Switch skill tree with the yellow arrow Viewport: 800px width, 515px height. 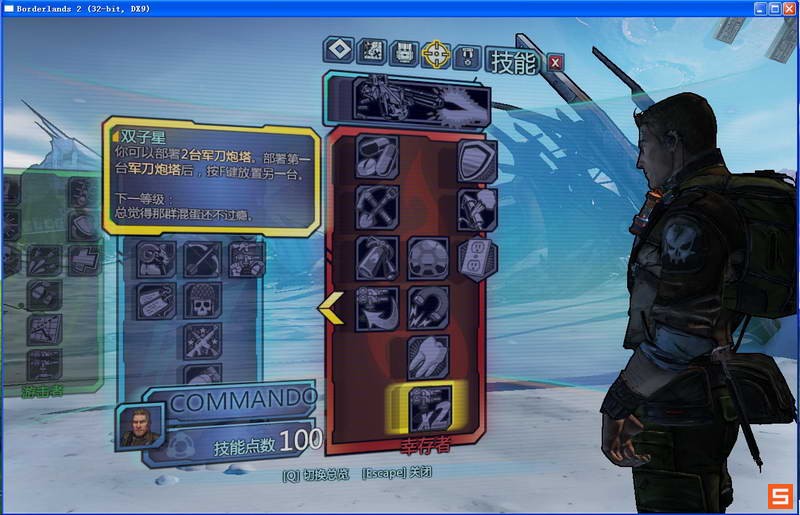click(331, 310)
